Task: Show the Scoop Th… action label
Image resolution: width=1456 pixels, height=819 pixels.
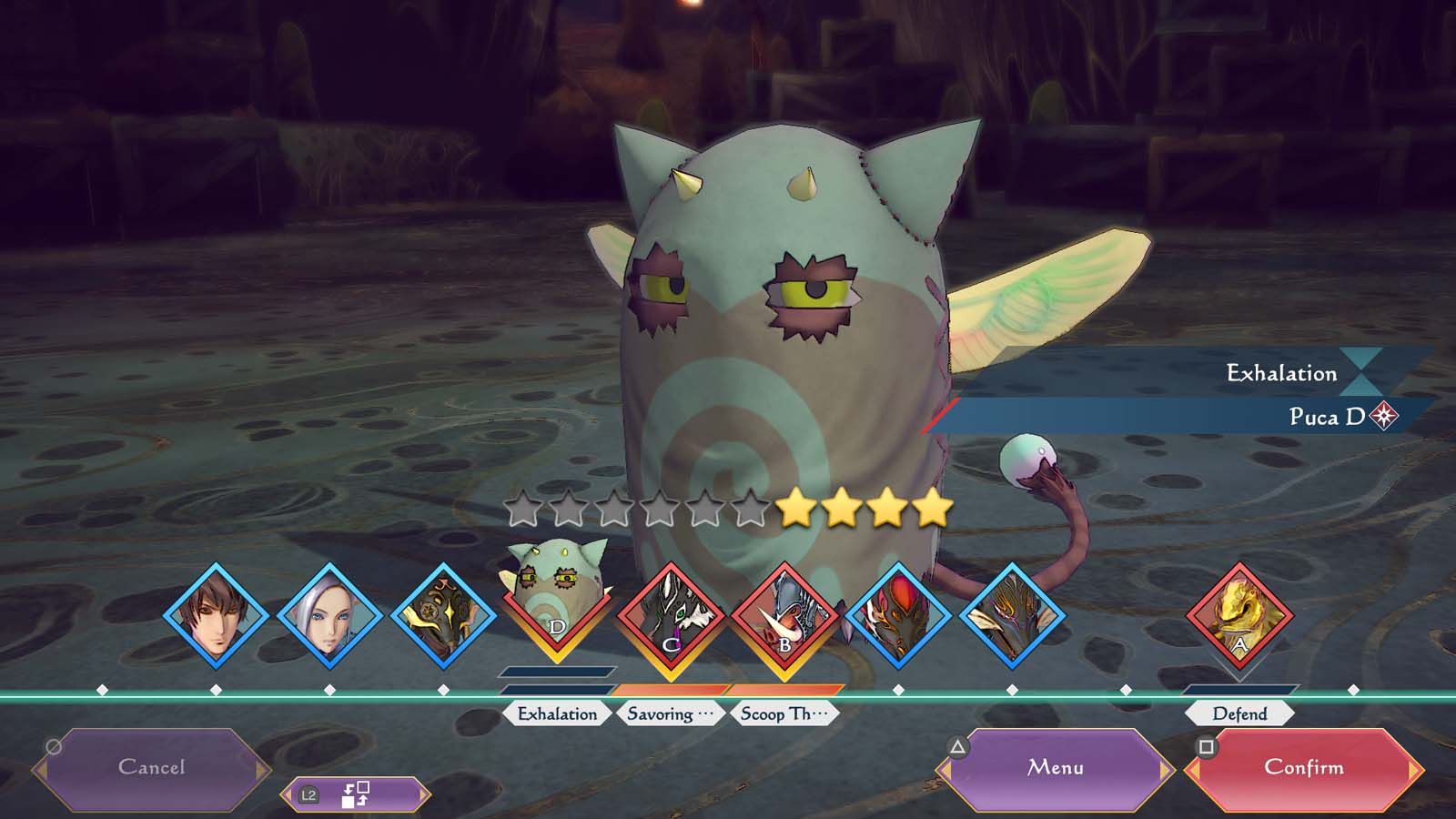Action: (784, 714)
